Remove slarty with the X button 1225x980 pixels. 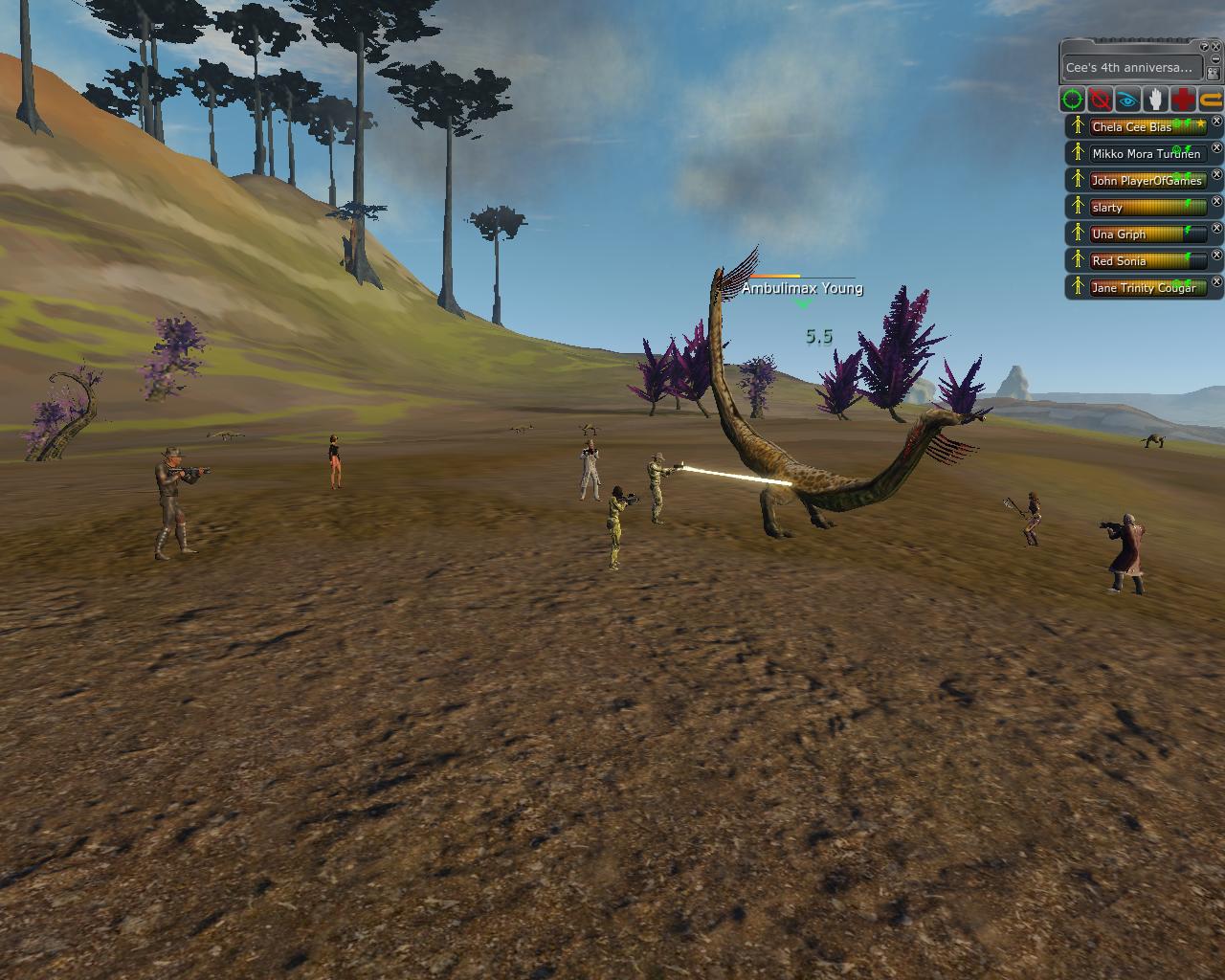point(1217,202)
